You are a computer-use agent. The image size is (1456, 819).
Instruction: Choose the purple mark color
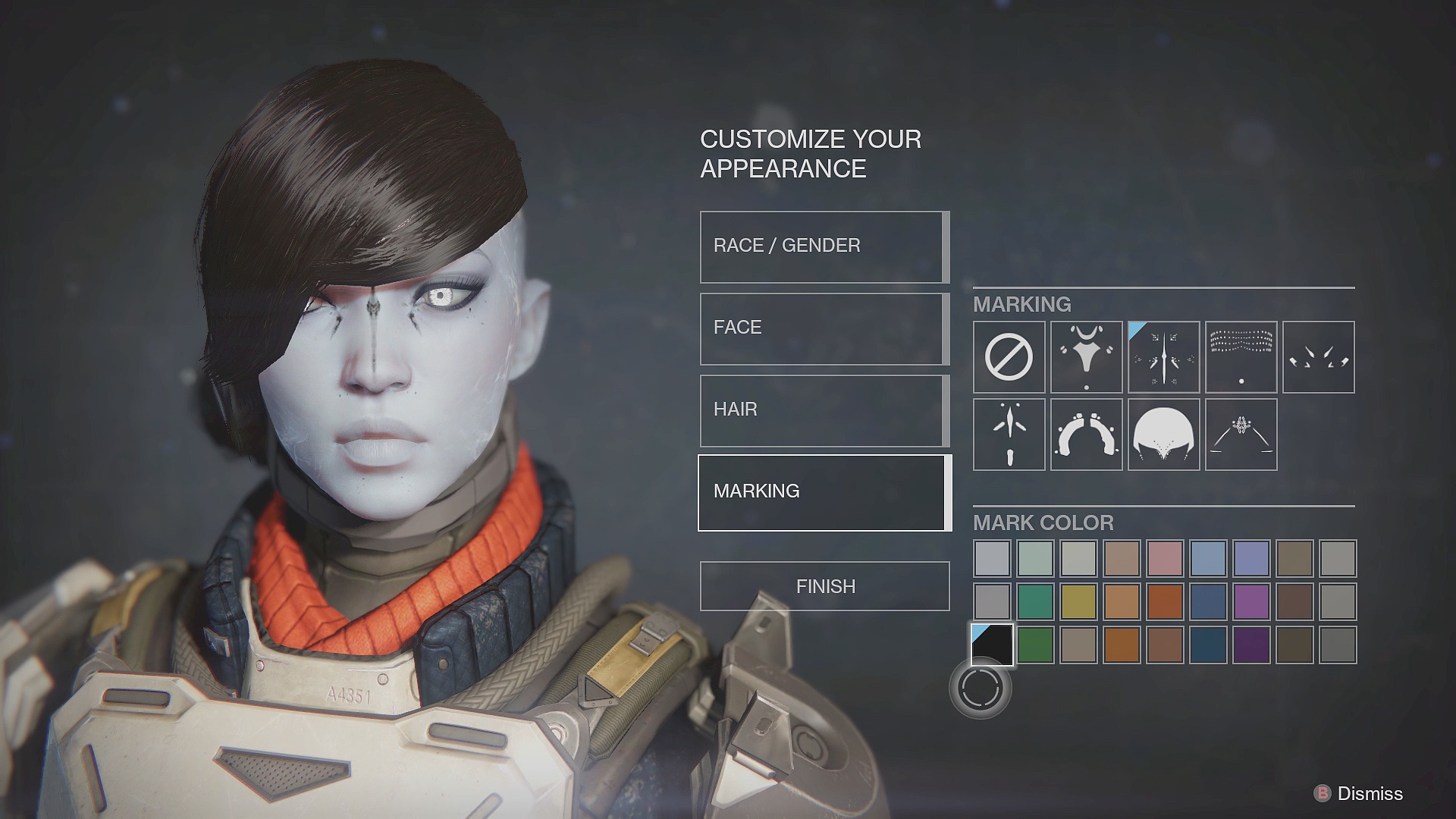pos(1251,602)
